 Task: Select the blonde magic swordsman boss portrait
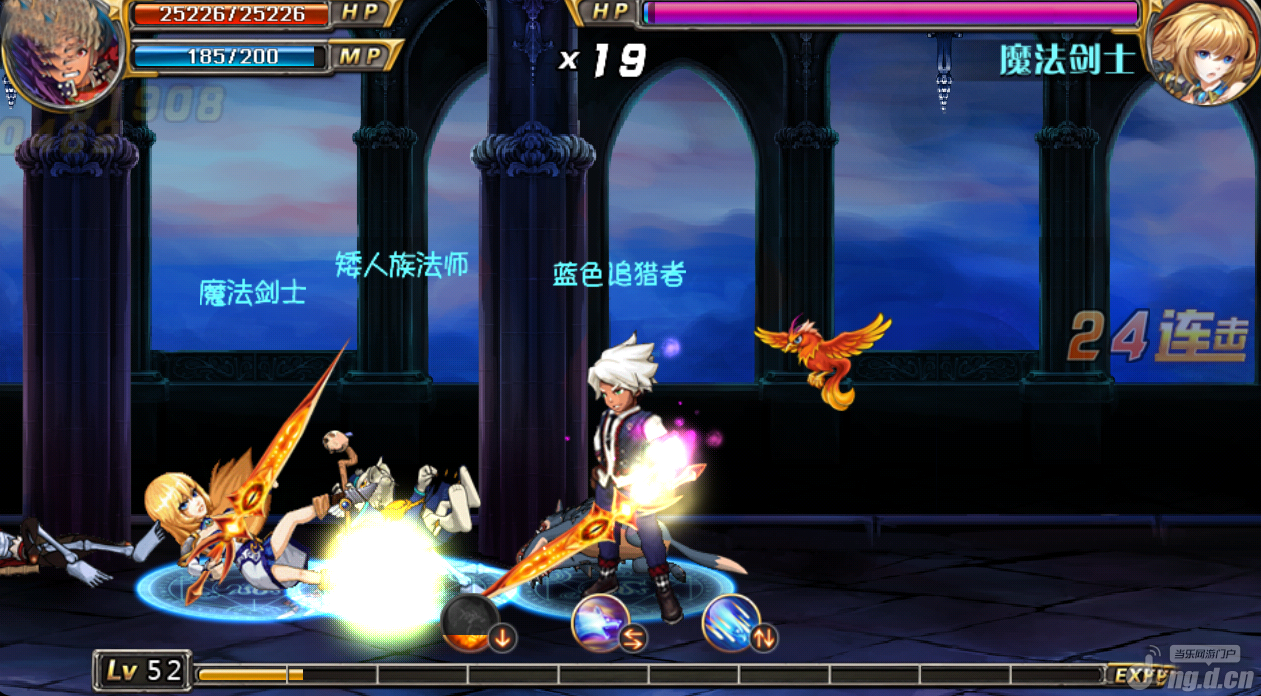[x=1202, y=52]
